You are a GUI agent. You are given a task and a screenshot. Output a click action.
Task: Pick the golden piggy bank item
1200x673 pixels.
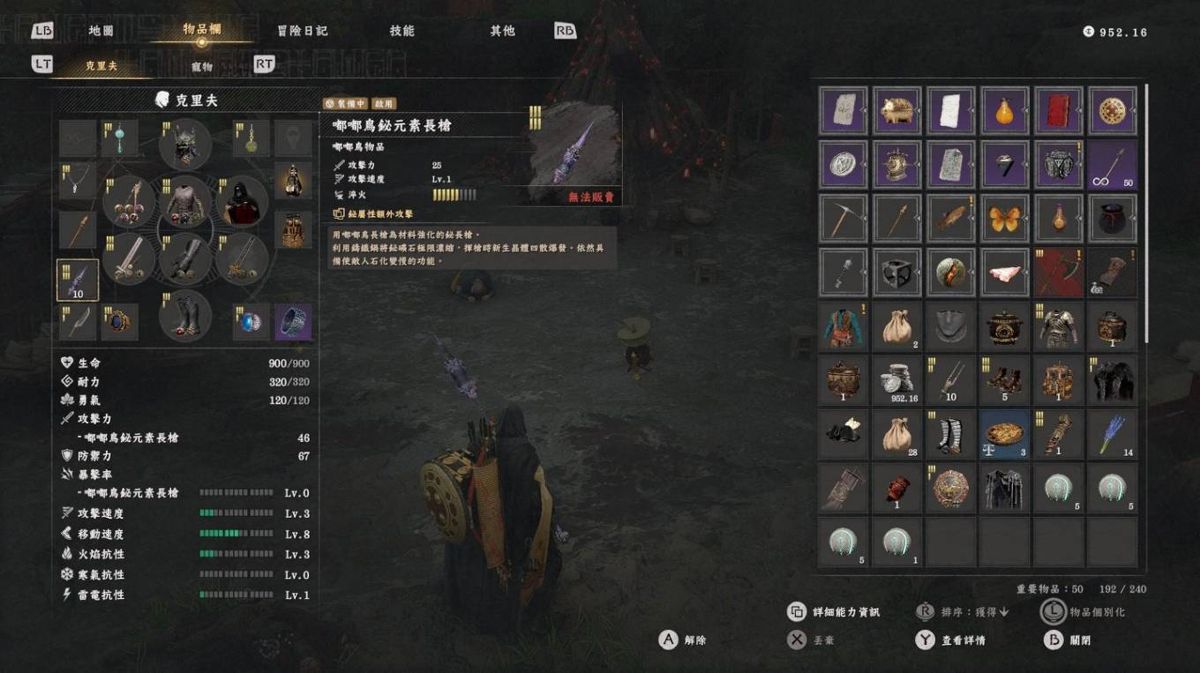pyautogui.click(x=897, y=110)
